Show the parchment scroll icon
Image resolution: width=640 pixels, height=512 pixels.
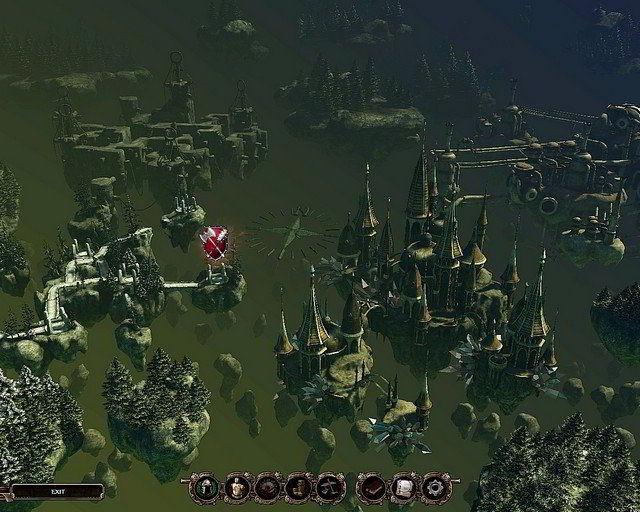pos(403,487)
